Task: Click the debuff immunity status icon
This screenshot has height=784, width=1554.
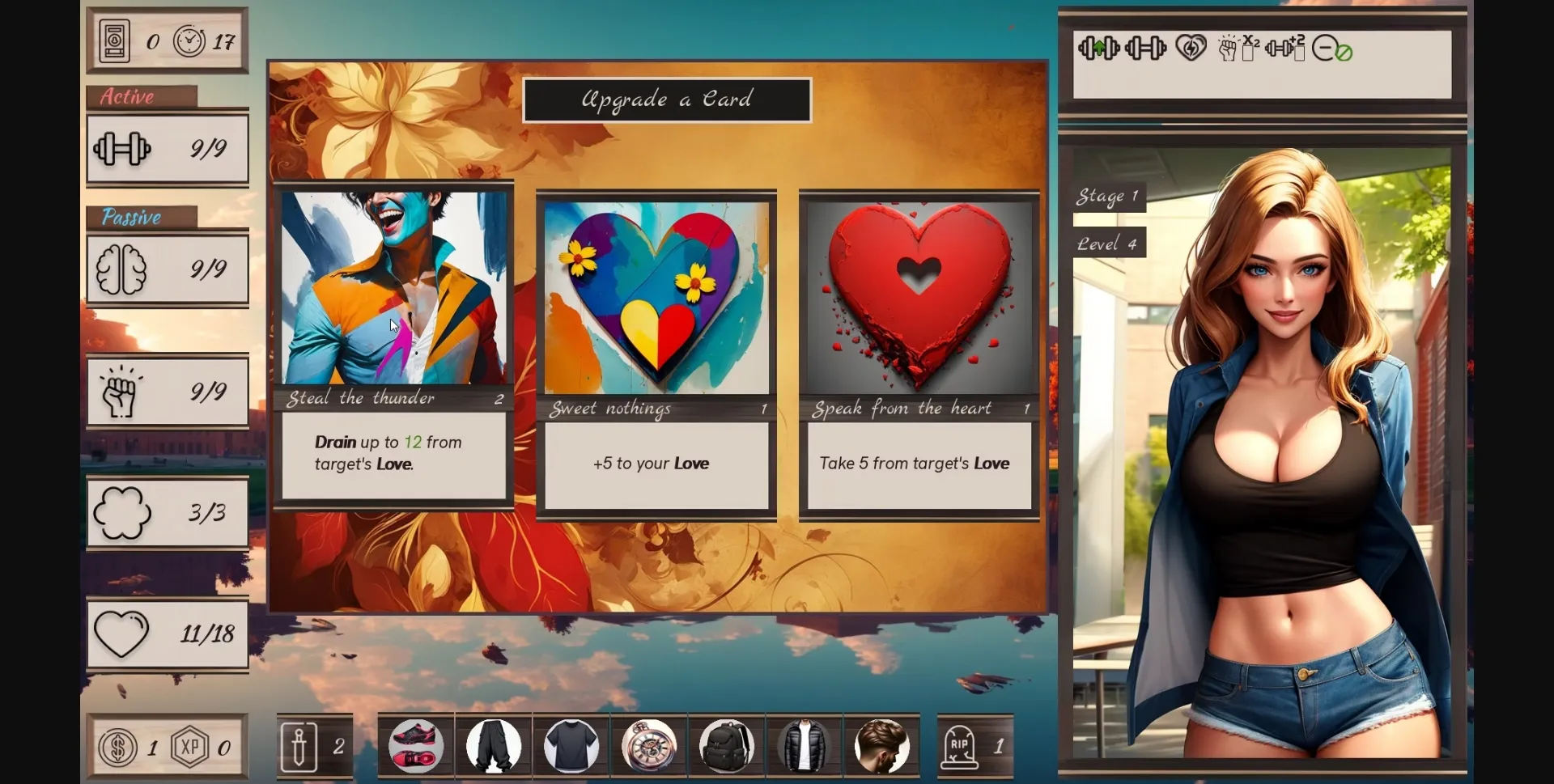Action: point(1332,50)
